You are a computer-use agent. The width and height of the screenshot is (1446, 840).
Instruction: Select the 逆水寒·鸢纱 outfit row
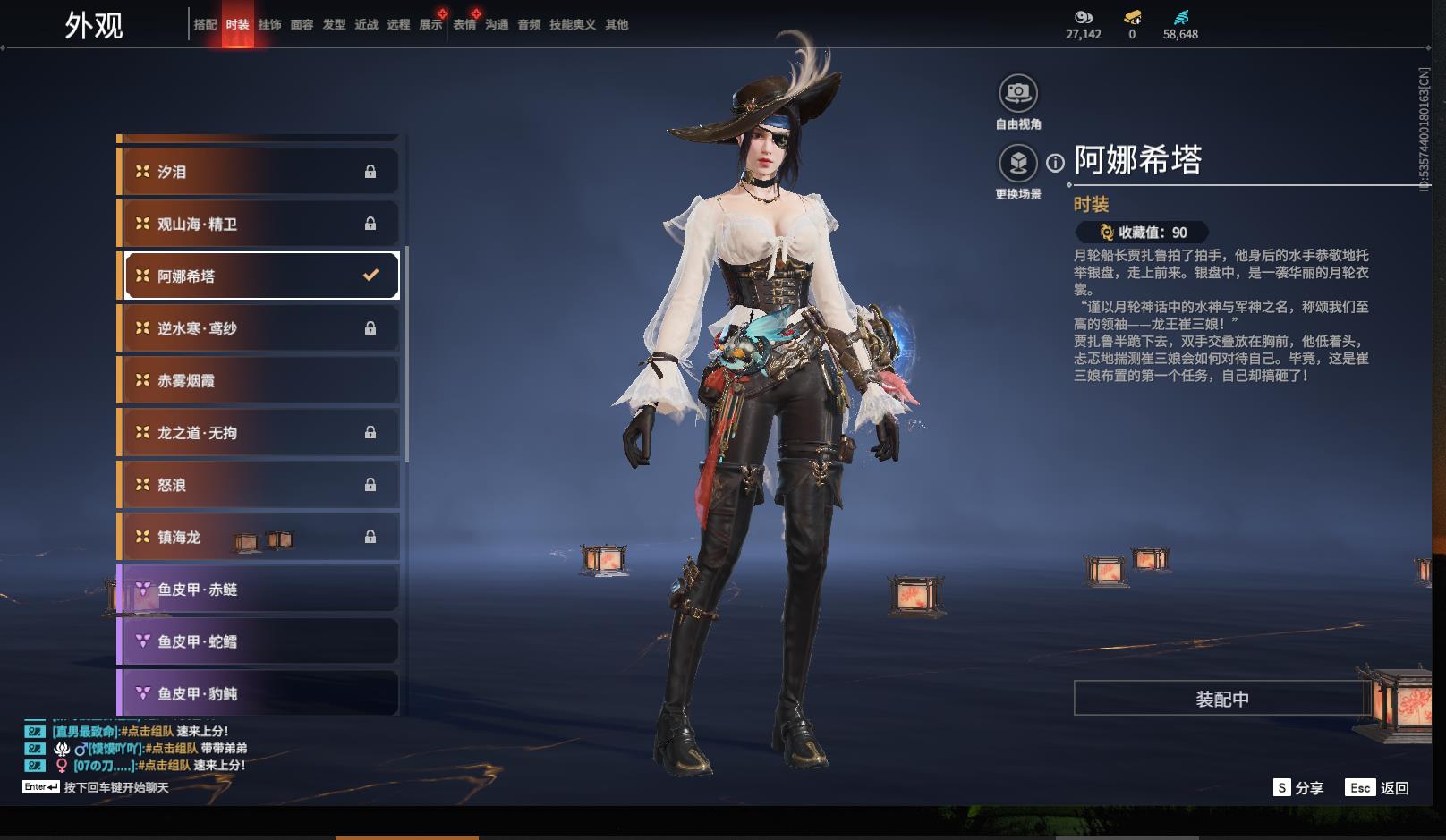pyautogui.click(x=259, y=328)
